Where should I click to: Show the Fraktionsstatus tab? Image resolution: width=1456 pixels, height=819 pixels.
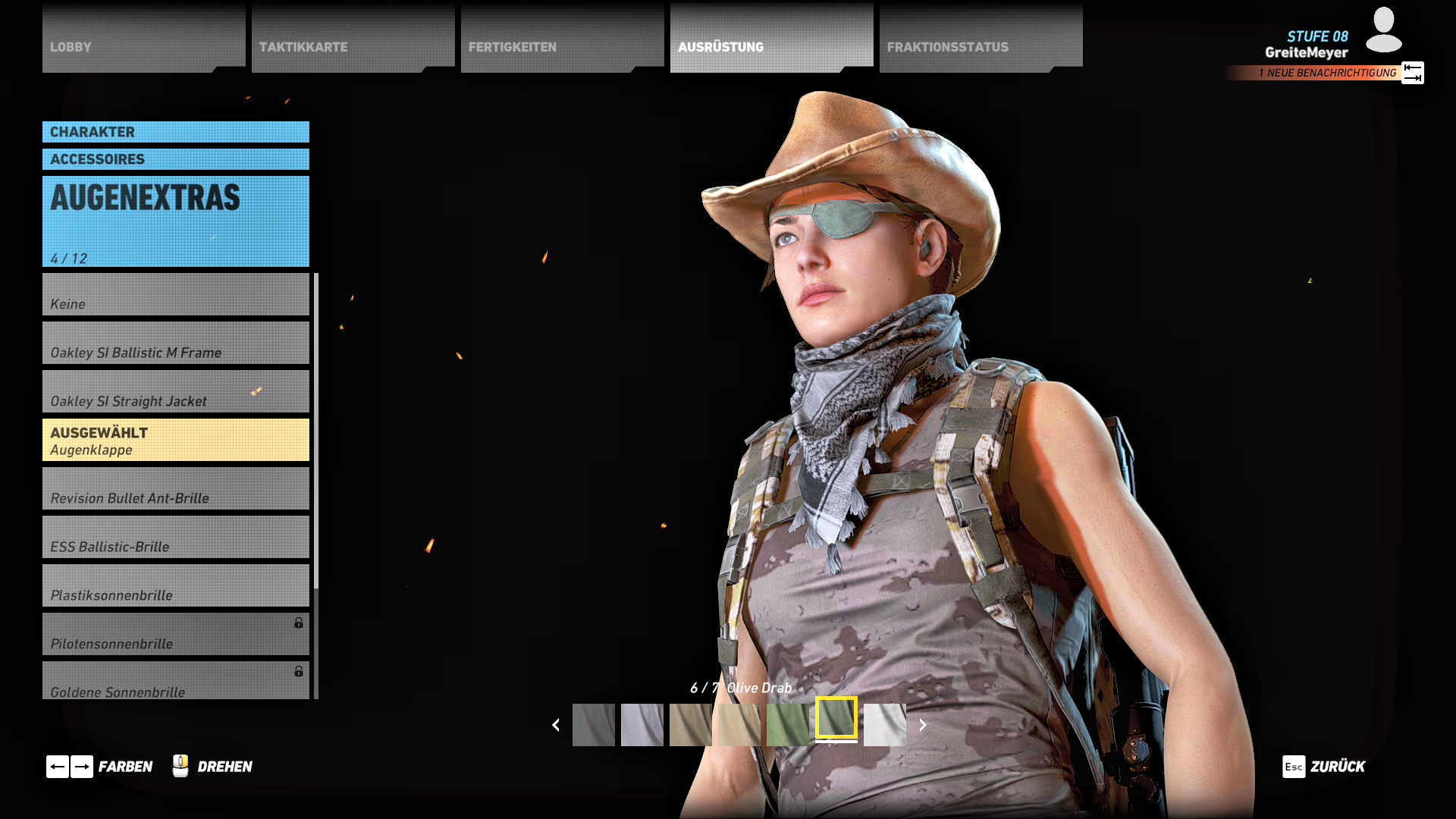pos(980,39)
